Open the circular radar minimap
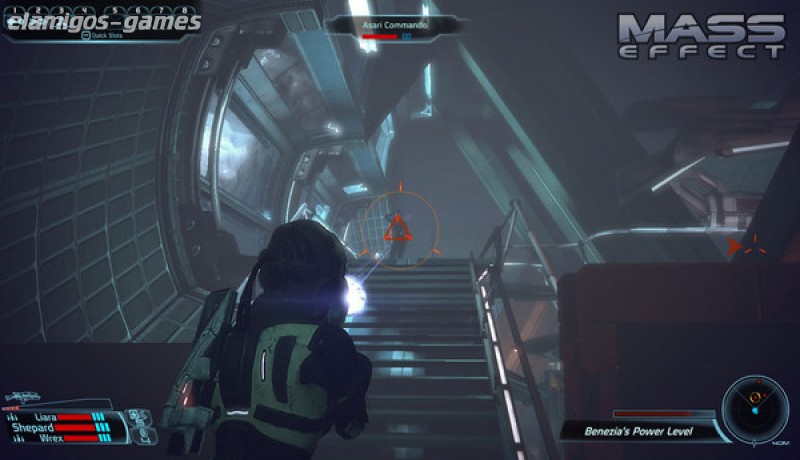 click(755, 405)
